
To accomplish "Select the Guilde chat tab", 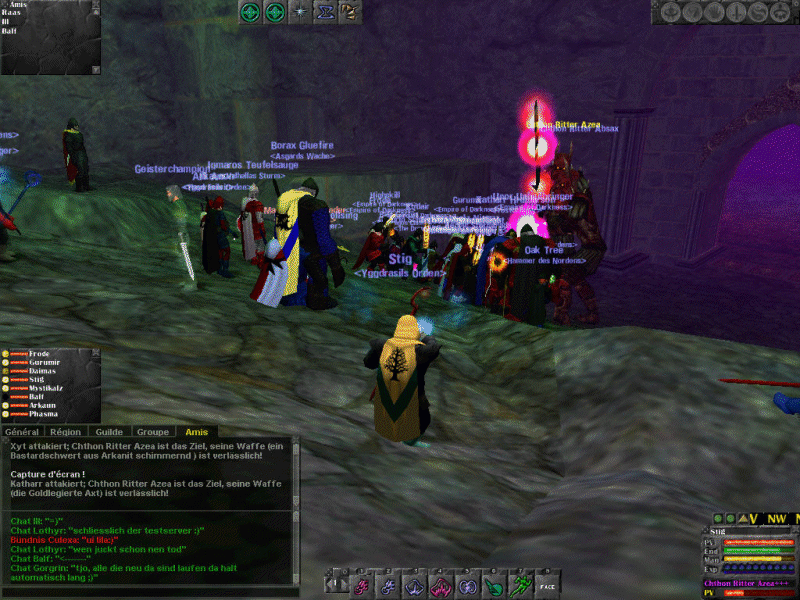I will point(110,431).
